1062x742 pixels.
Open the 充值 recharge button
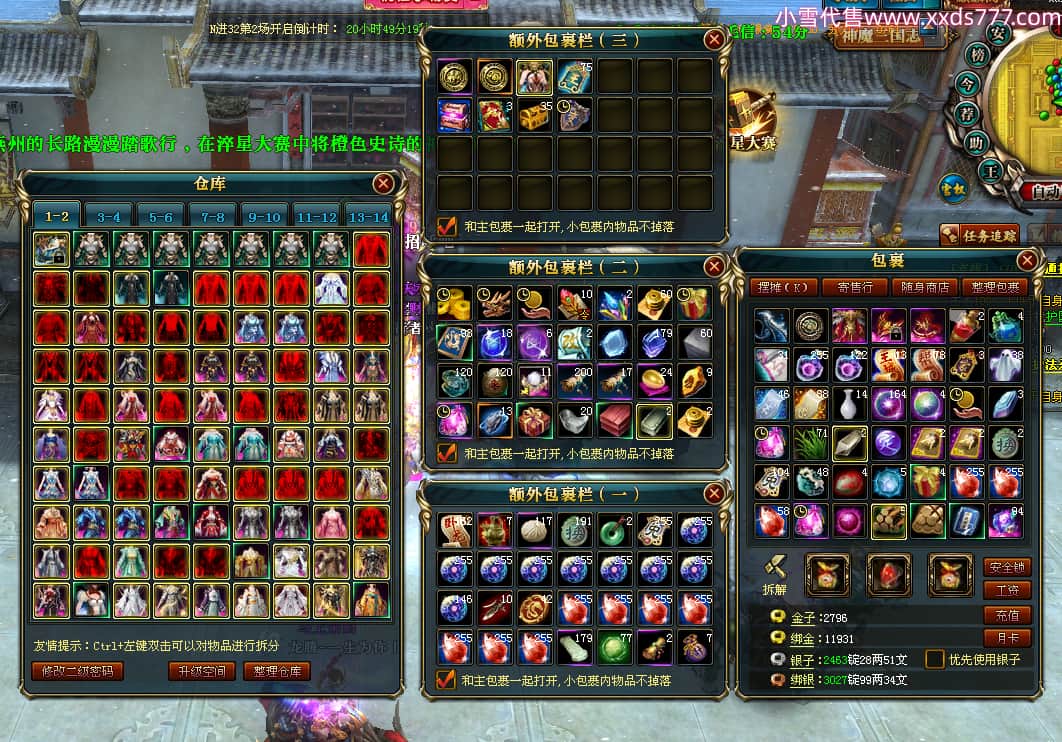click(1006, 615)
